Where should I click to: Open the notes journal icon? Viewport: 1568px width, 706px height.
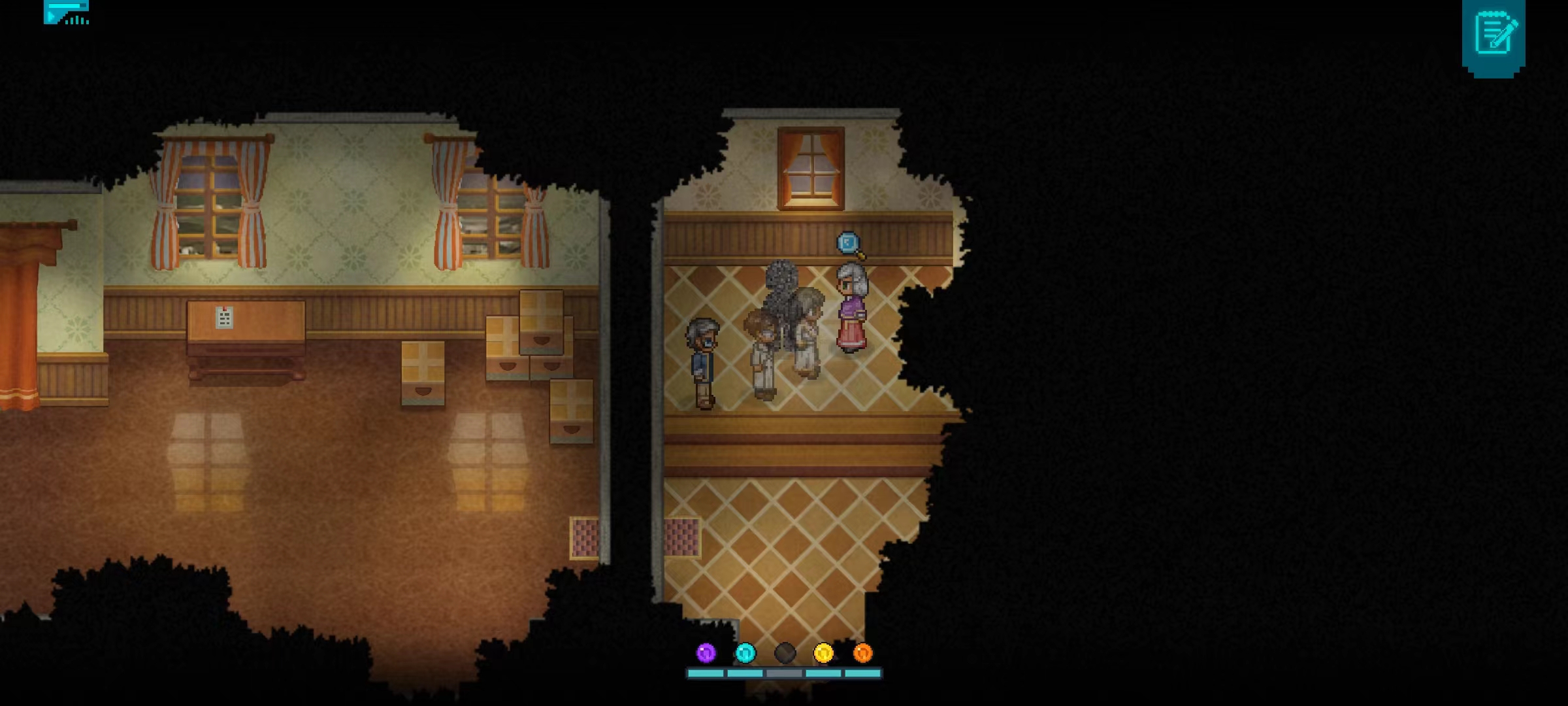pyautogui.click(x=1494, y=34)
